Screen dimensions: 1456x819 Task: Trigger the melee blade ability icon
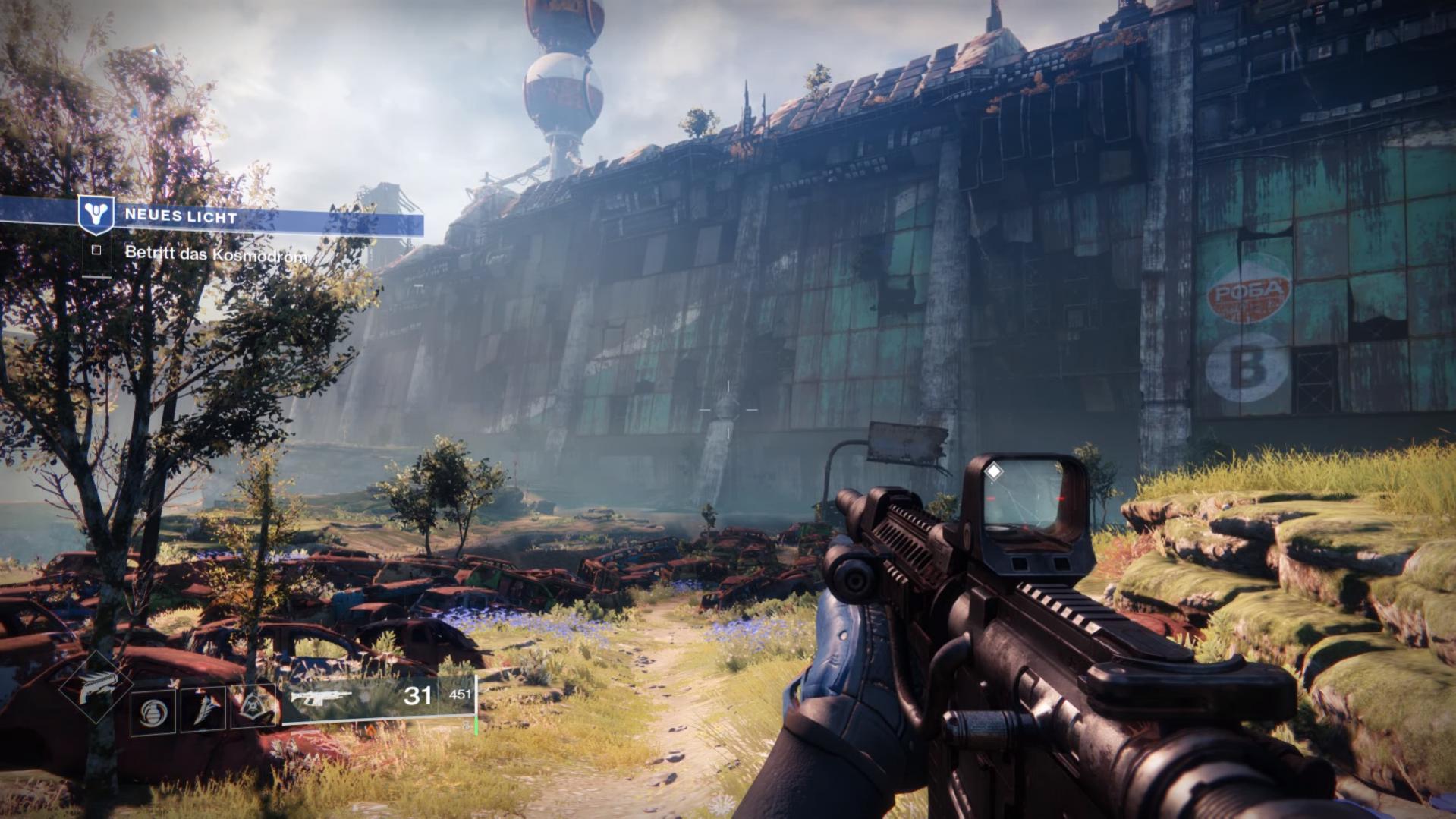203,710
